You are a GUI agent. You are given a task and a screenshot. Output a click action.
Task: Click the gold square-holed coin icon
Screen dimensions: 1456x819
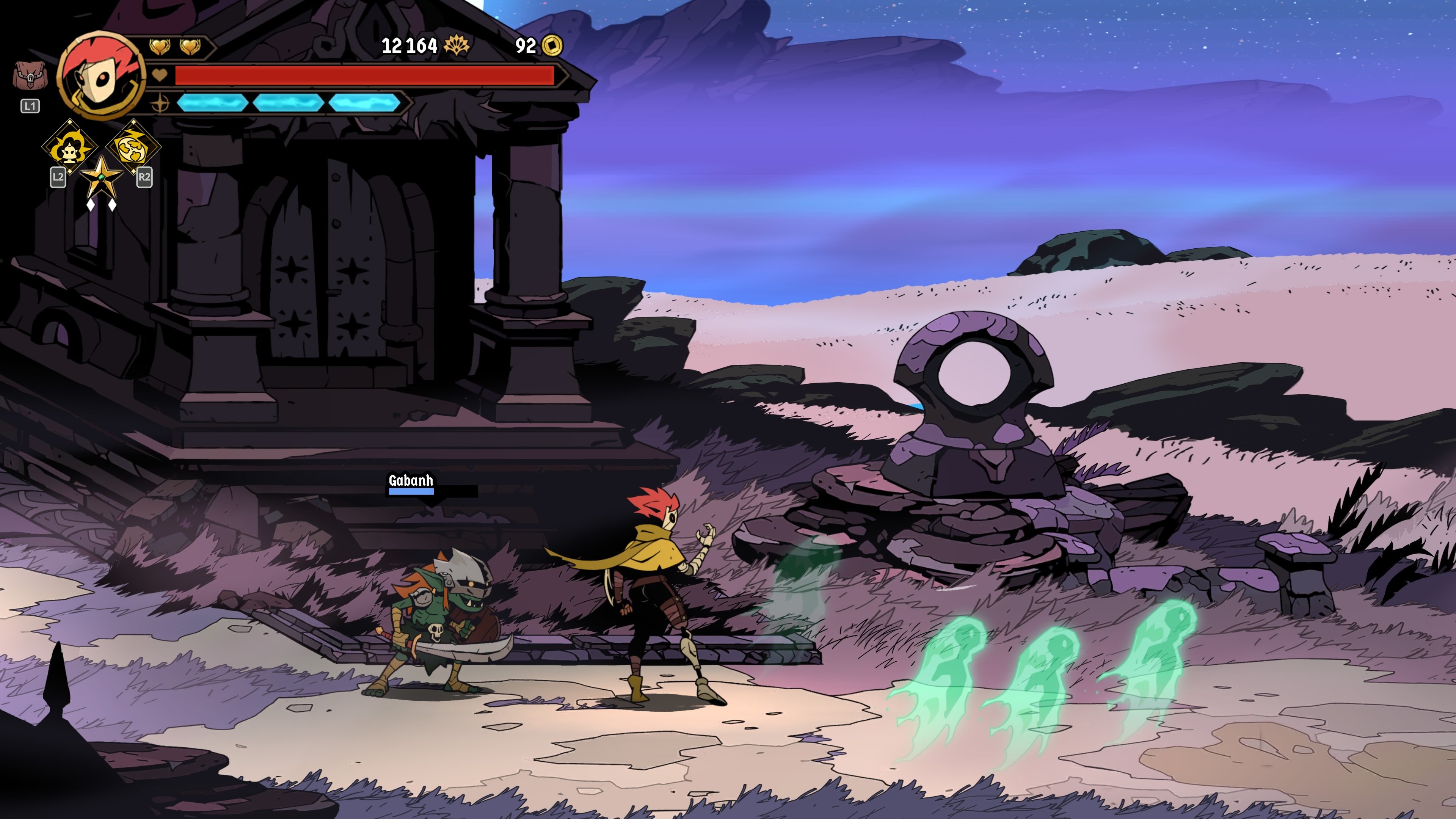pyautogui.click(x=552, y=45)
